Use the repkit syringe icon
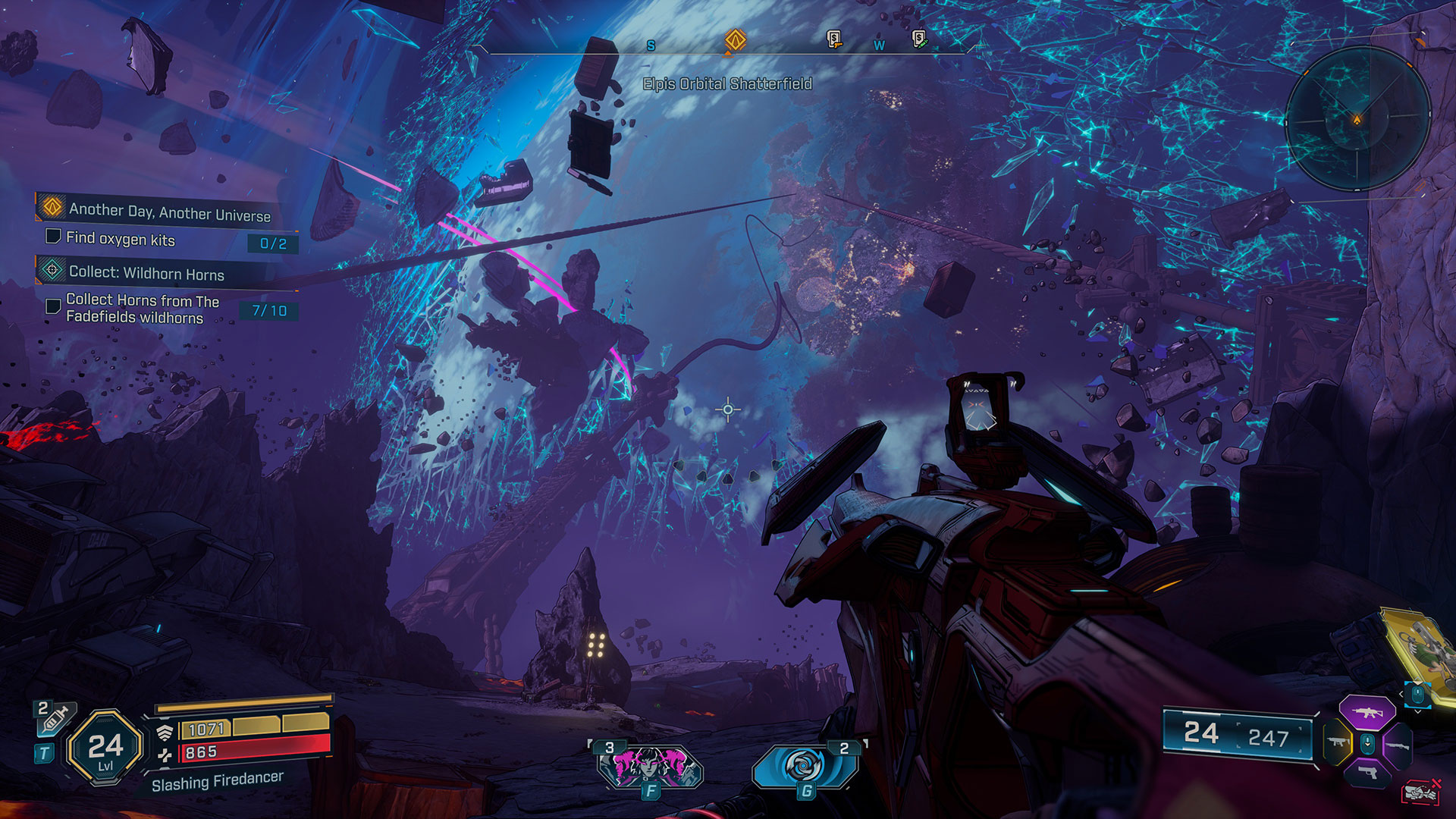Screen dimensions: 1456x819 click(x=53, y=717)
